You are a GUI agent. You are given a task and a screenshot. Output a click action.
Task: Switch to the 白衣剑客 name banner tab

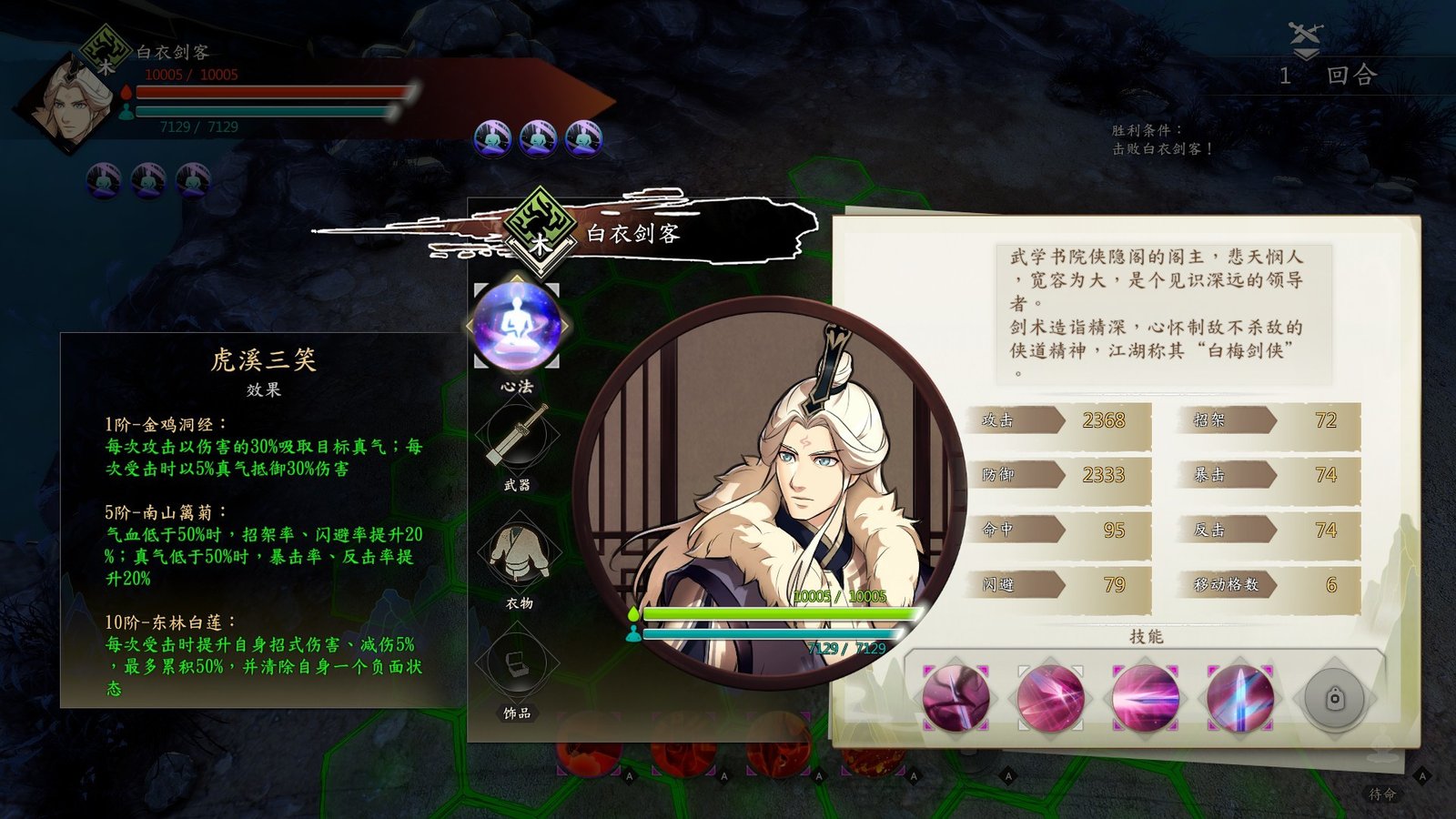point(634,234)
